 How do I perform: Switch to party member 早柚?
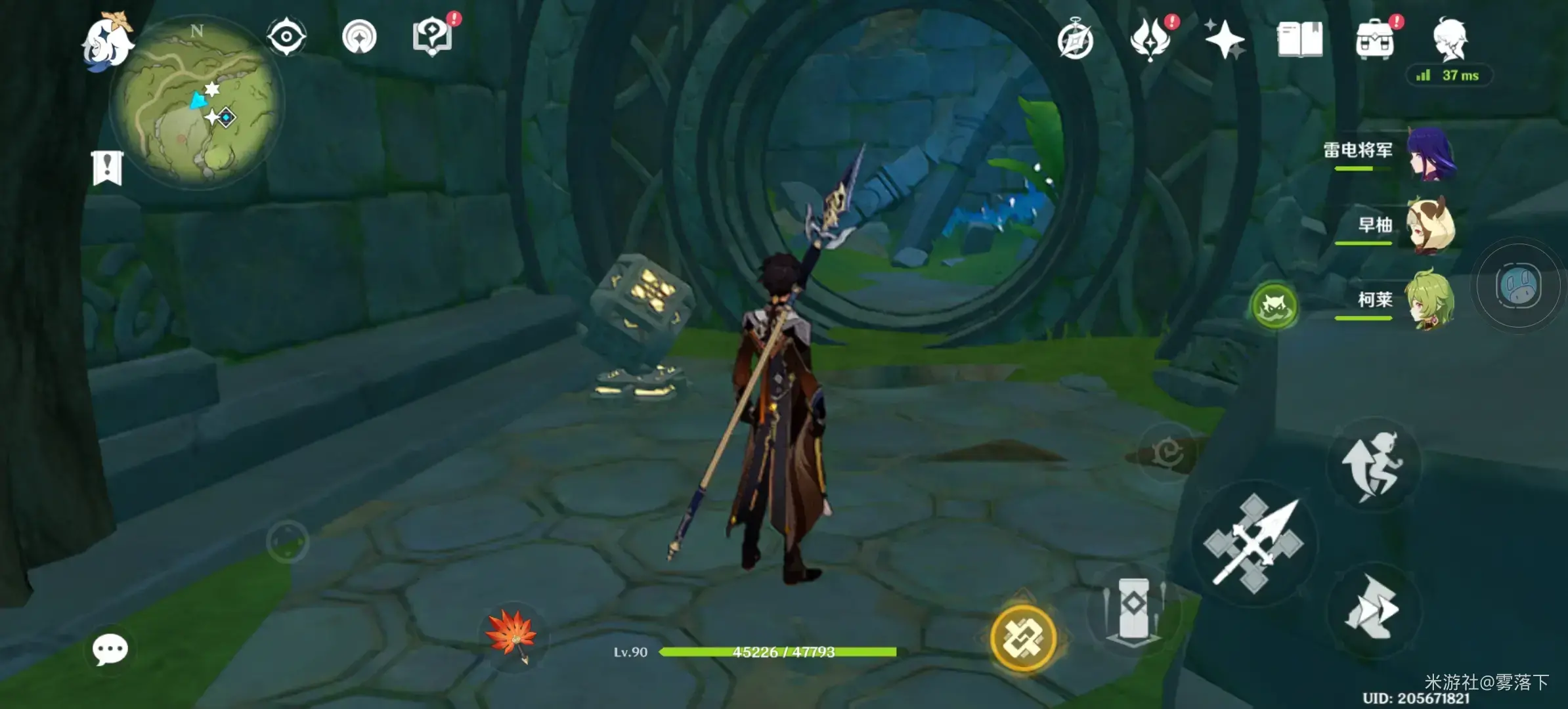point(1430,227)
